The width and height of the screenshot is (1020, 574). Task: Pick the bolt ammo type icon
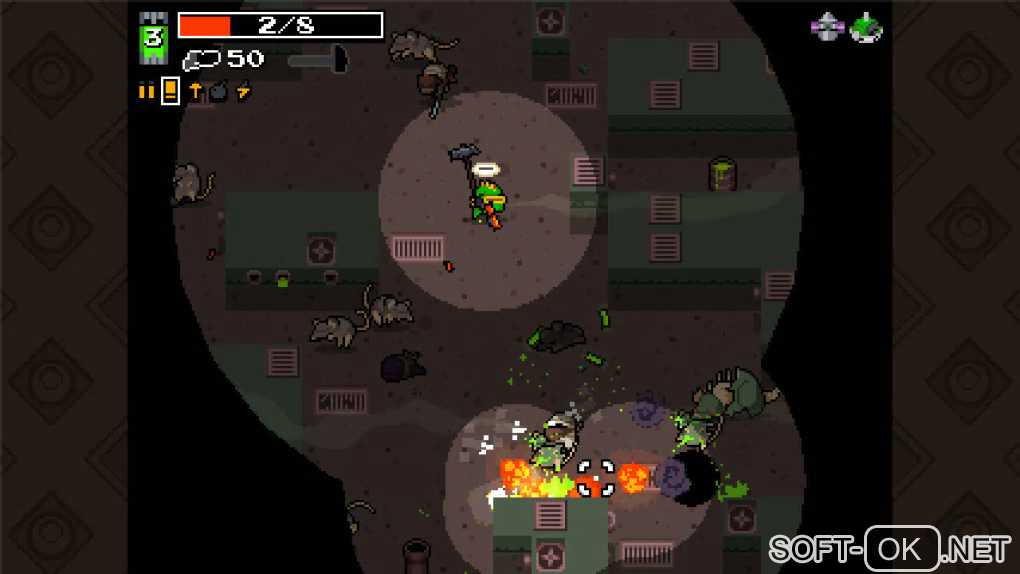click(195, 91)
